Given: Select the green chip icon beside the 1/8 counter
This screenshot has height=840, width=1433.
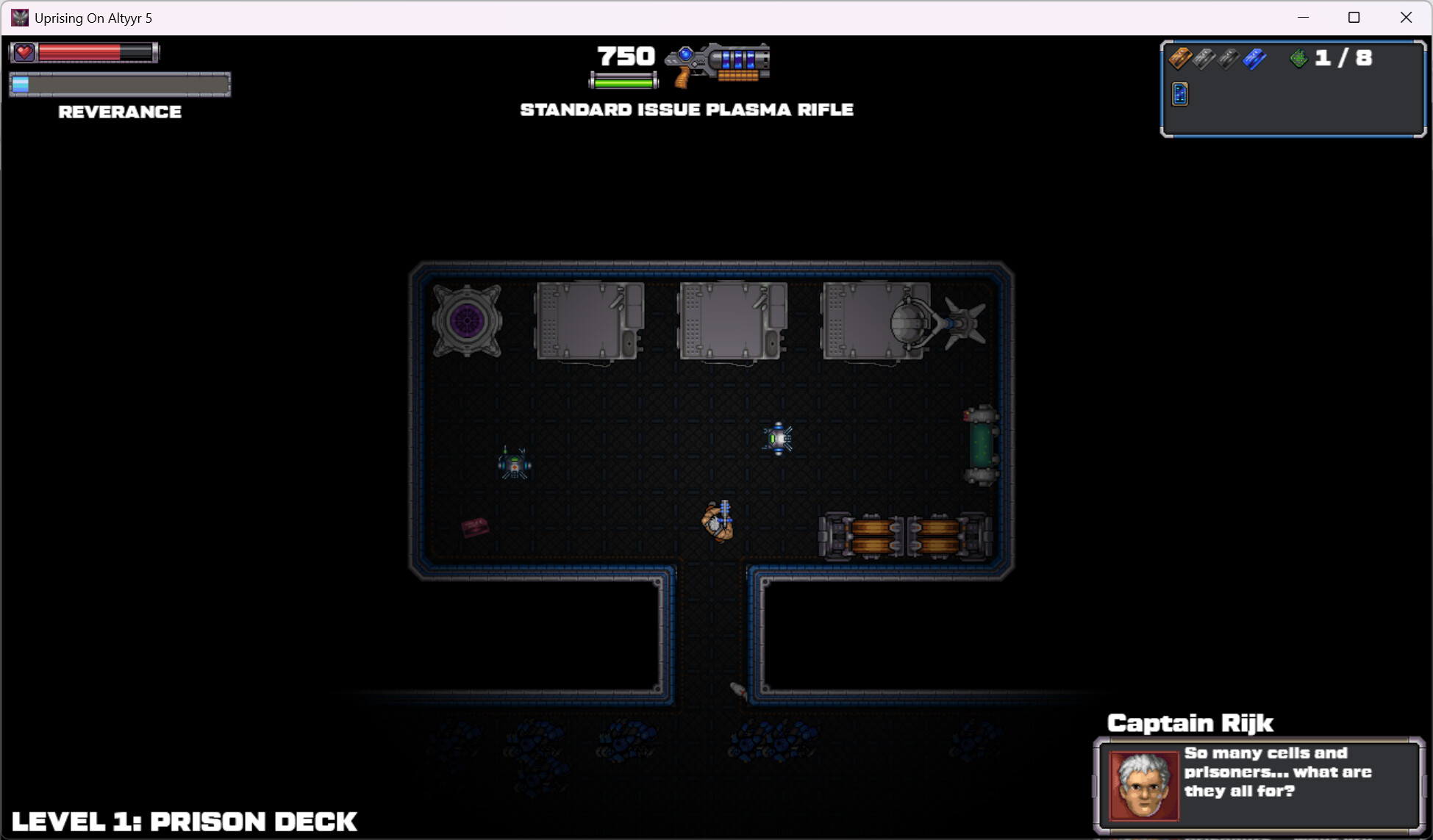Looking at the screenshot, I should coord(1300,57).
